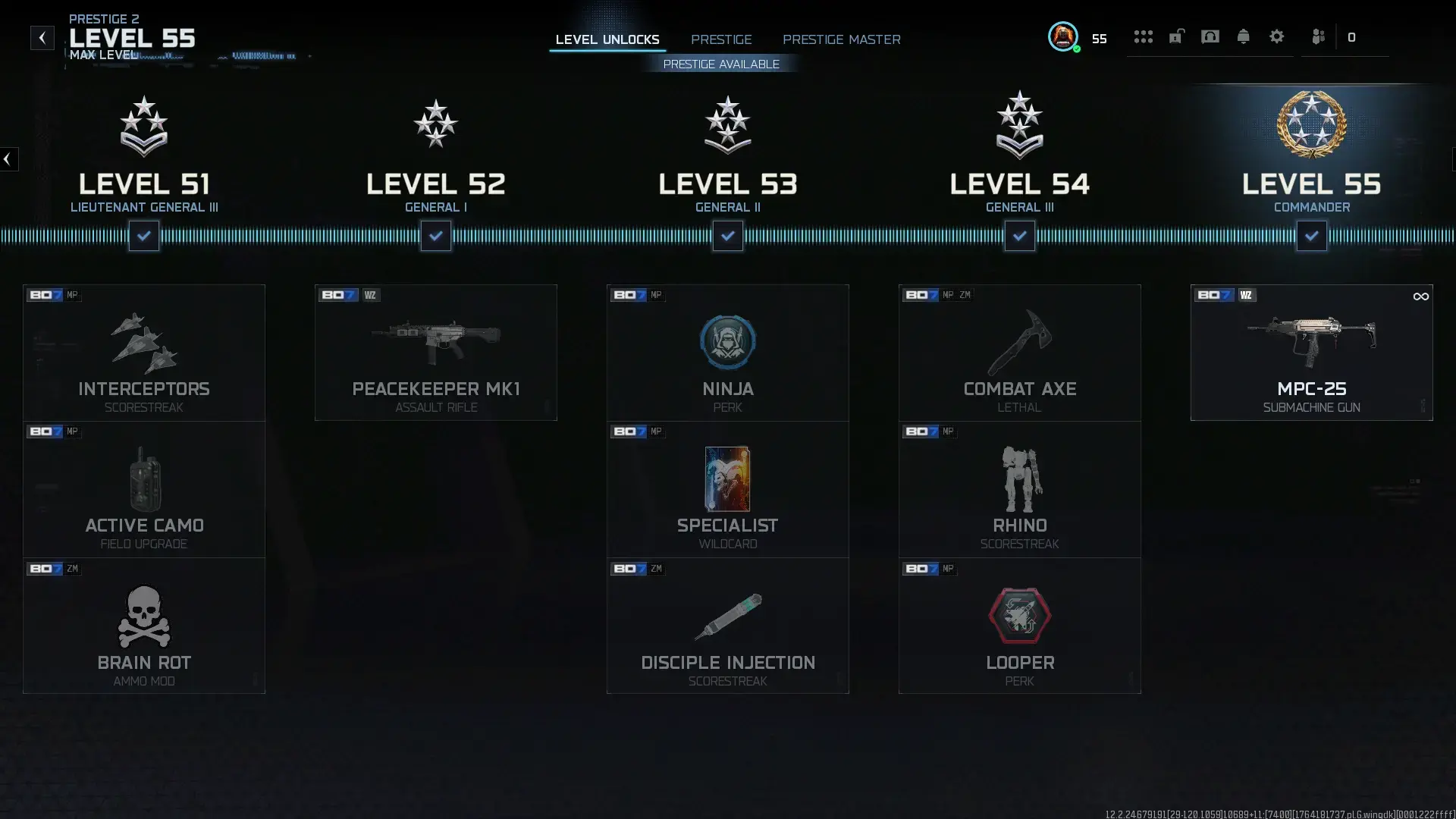Click the back arrow near Level 55 header
This screenshot has height=819, width=1456.
click(x=42, y=37)
